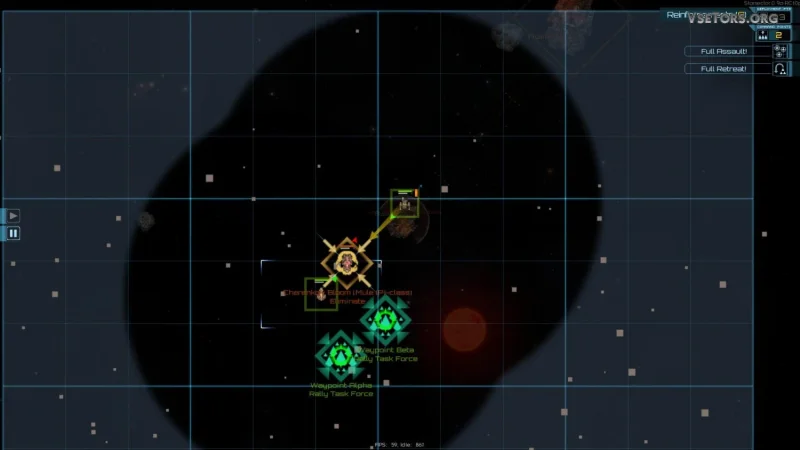Screen dimensions: 800x450
Task: Select Waypoint Alpha rally marker
Action: (341, 355)
